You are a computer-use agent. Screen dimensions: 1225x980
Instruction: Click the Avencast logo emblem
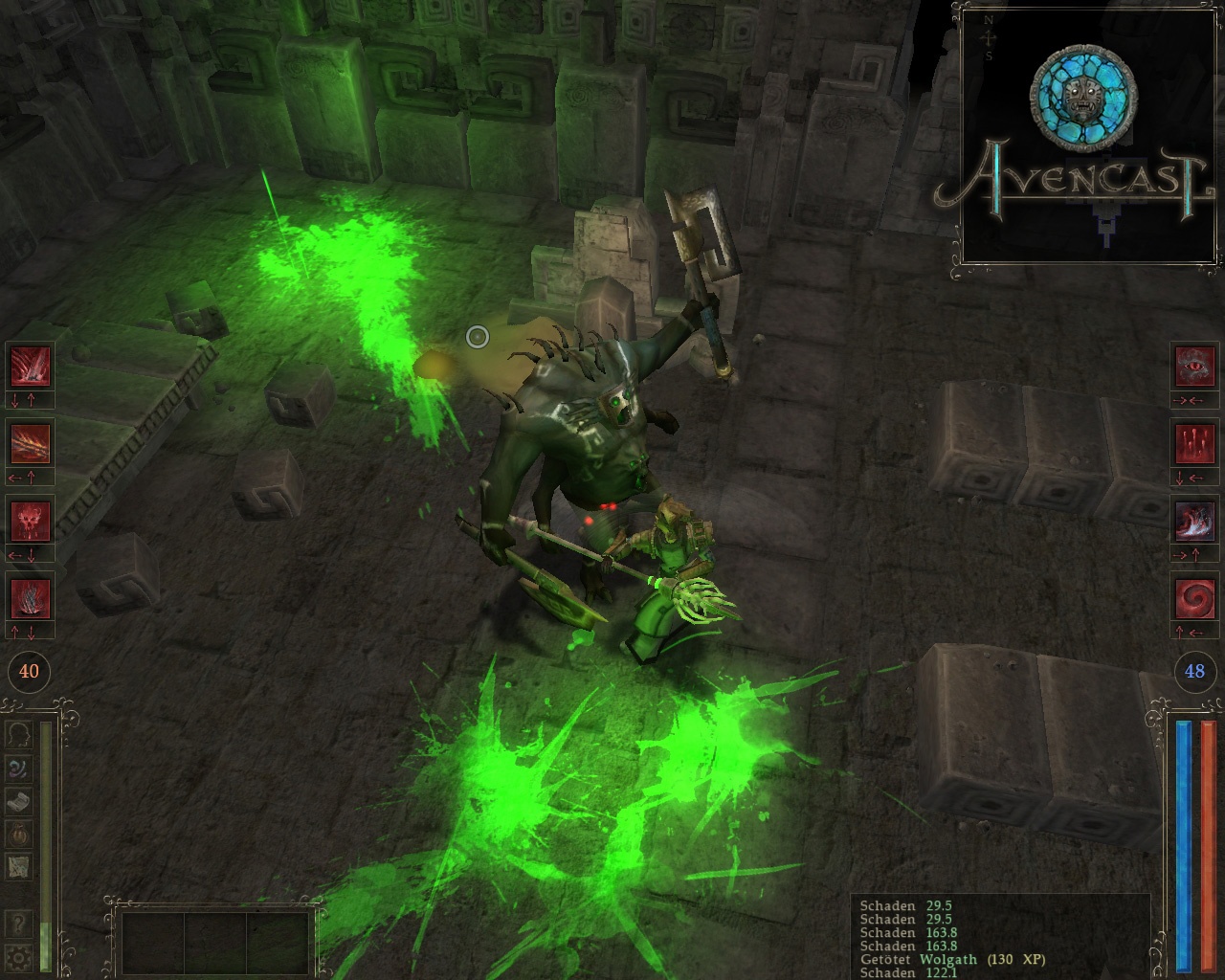pyautogui.click(x=1082, y=96)
